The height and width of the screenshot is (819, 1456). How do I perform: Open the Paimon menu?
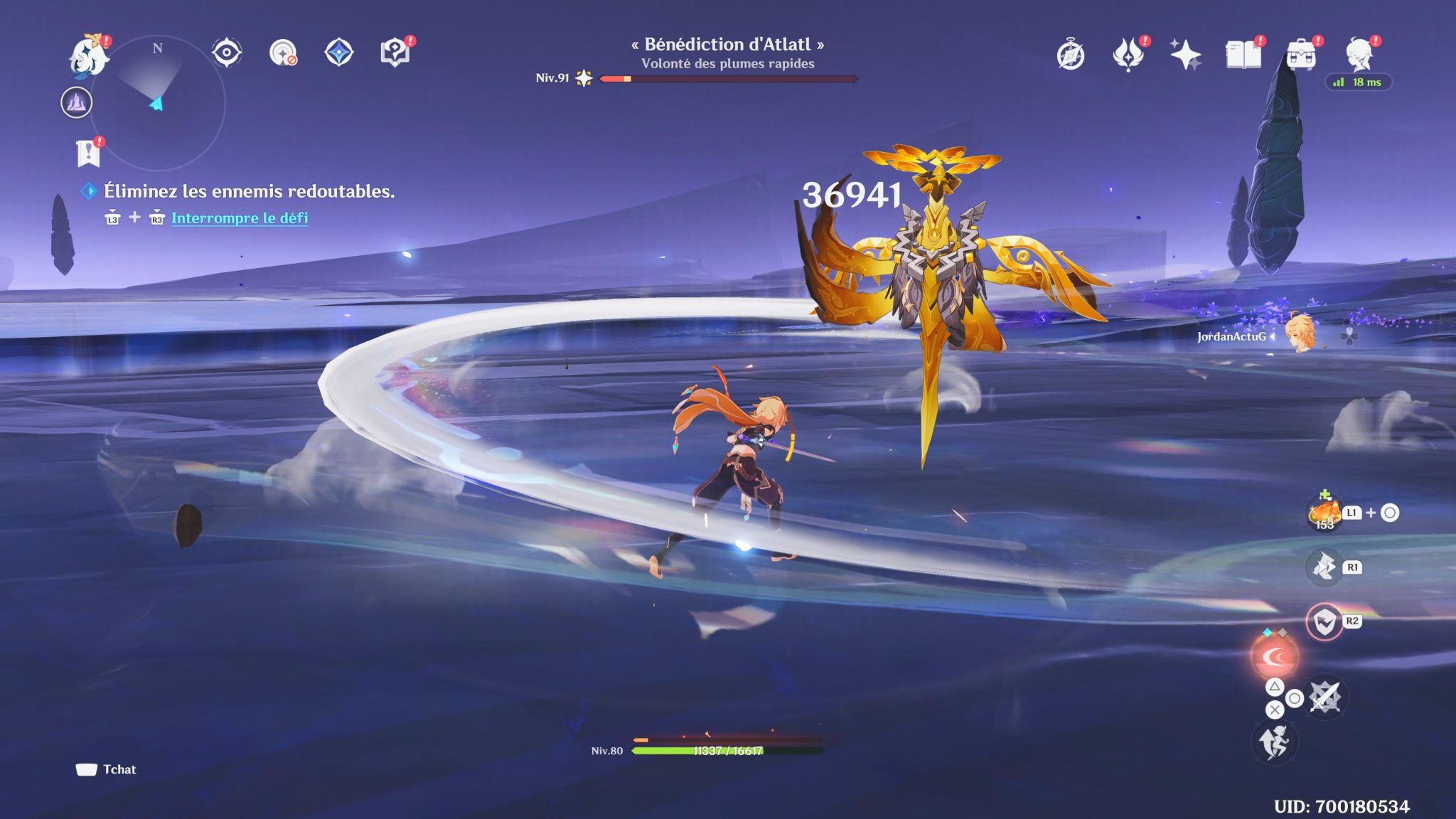tap(87, 55)
